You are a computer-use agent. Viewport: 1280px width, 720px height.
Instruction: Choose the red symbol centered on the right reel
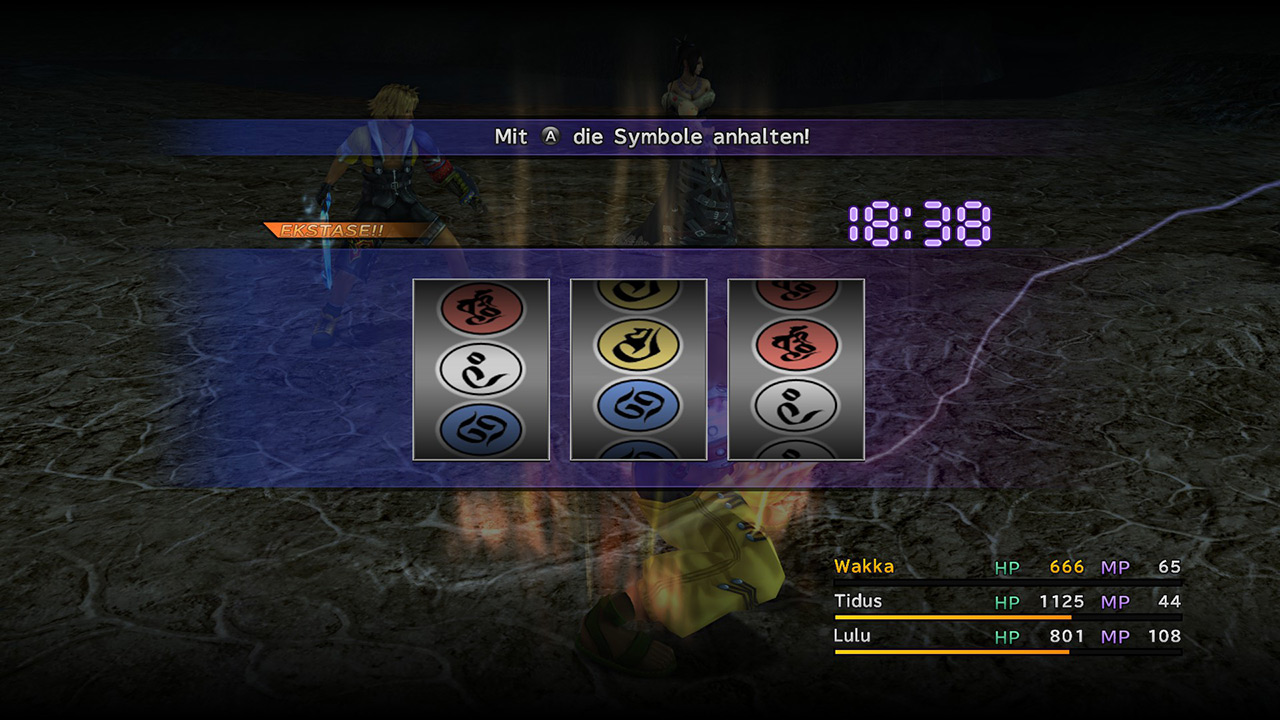pyautogui.click(x=796, y=346)
